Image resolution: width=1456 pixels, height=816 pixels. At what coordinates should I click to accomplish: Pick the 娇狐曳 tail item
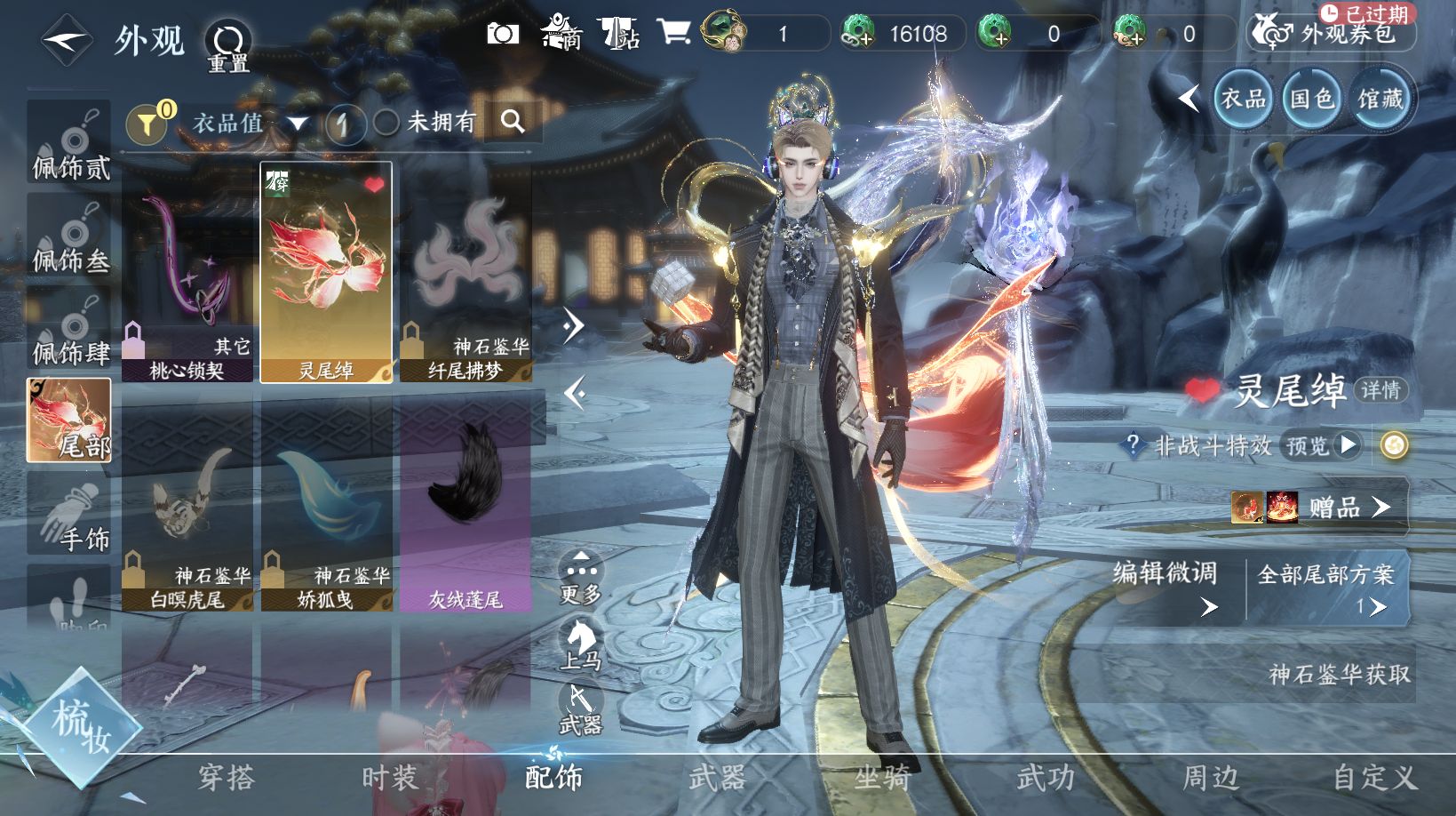tap(326, 502)
